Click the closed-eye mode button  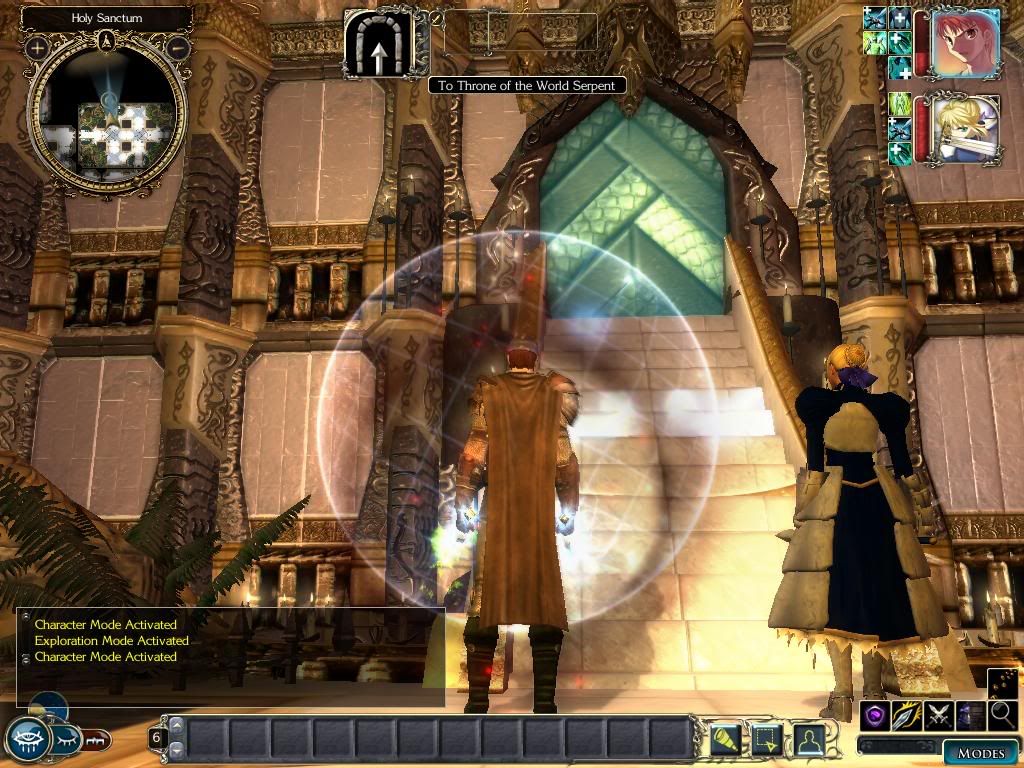[66, 740]
